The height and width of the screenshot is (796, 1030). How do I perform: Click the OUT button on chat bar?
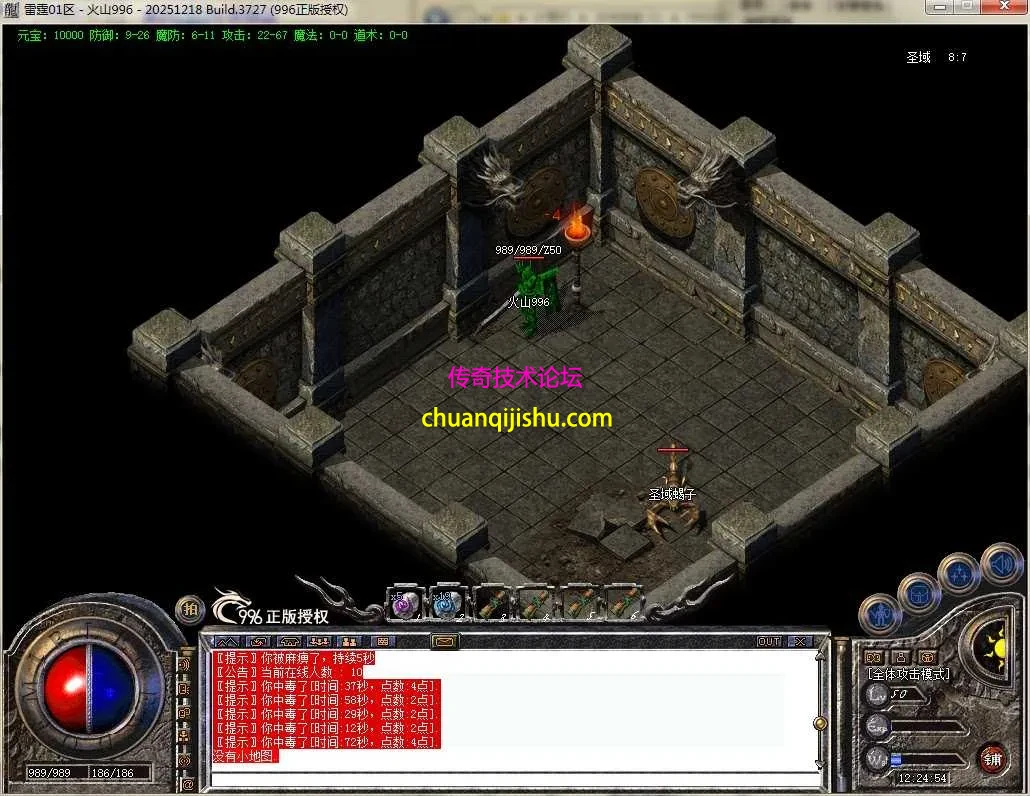coord(769,641)
